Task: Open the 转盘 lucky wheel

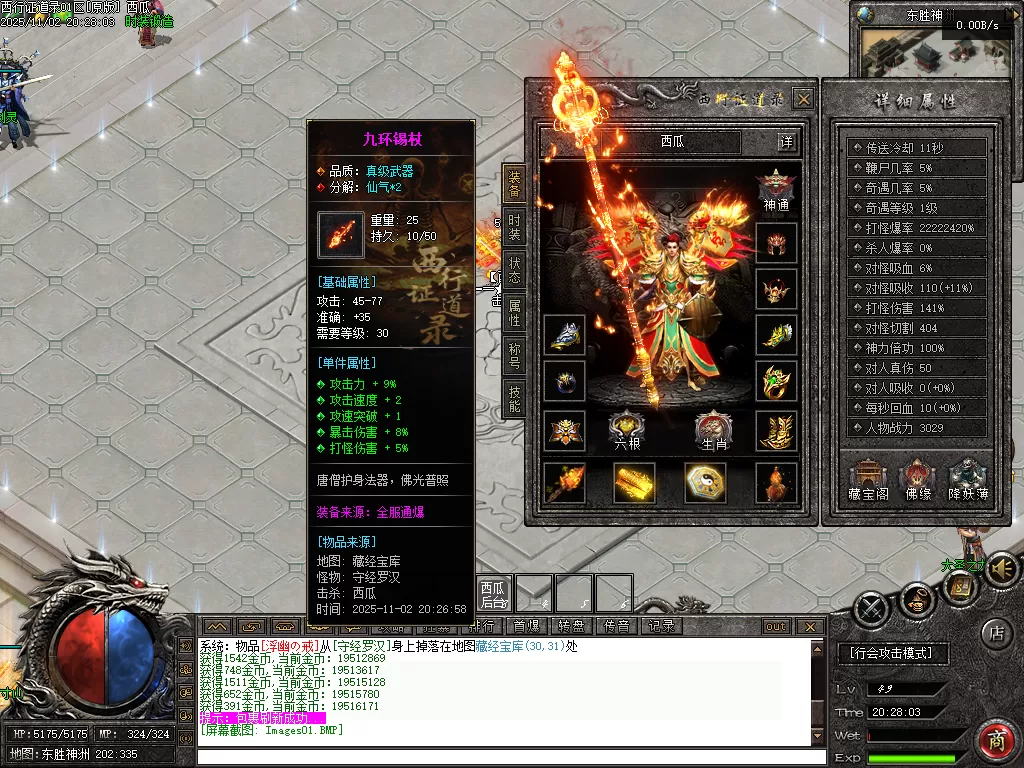Action: point(570,626)
